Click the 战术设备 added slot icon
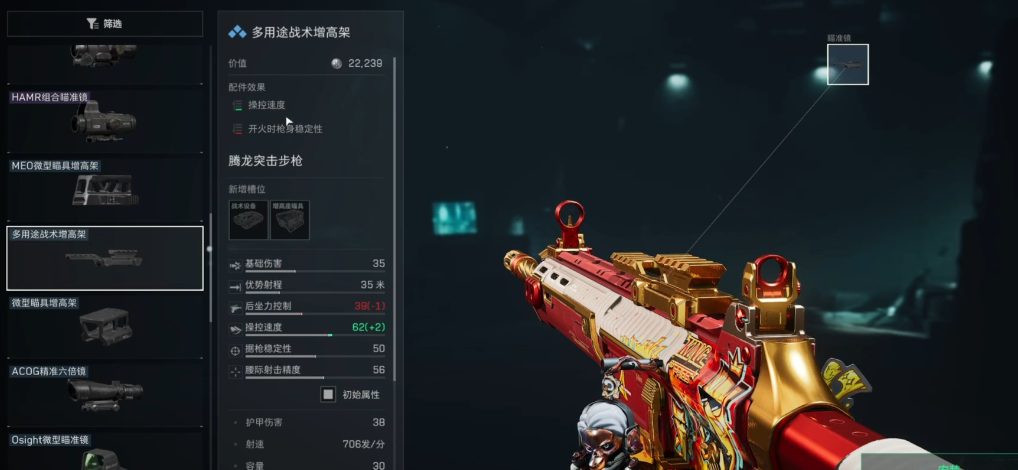 click(248, 220)
